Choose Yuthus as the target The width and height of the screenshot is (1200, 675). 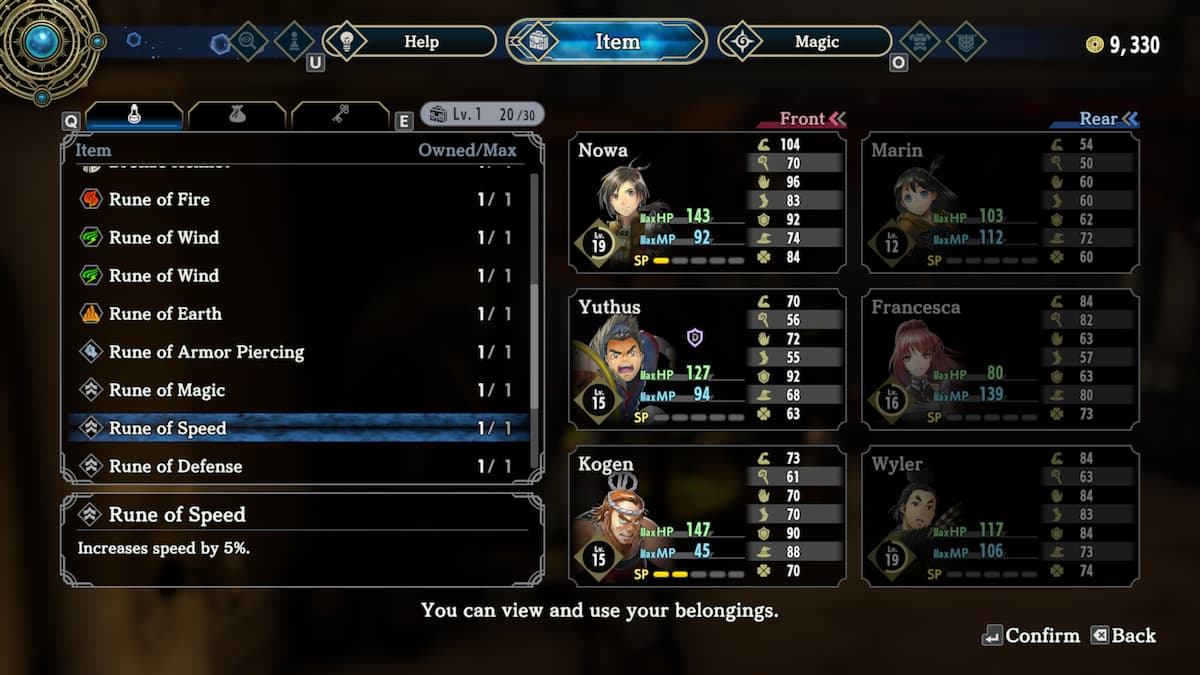pyautogui.click(x=707, y=359)
